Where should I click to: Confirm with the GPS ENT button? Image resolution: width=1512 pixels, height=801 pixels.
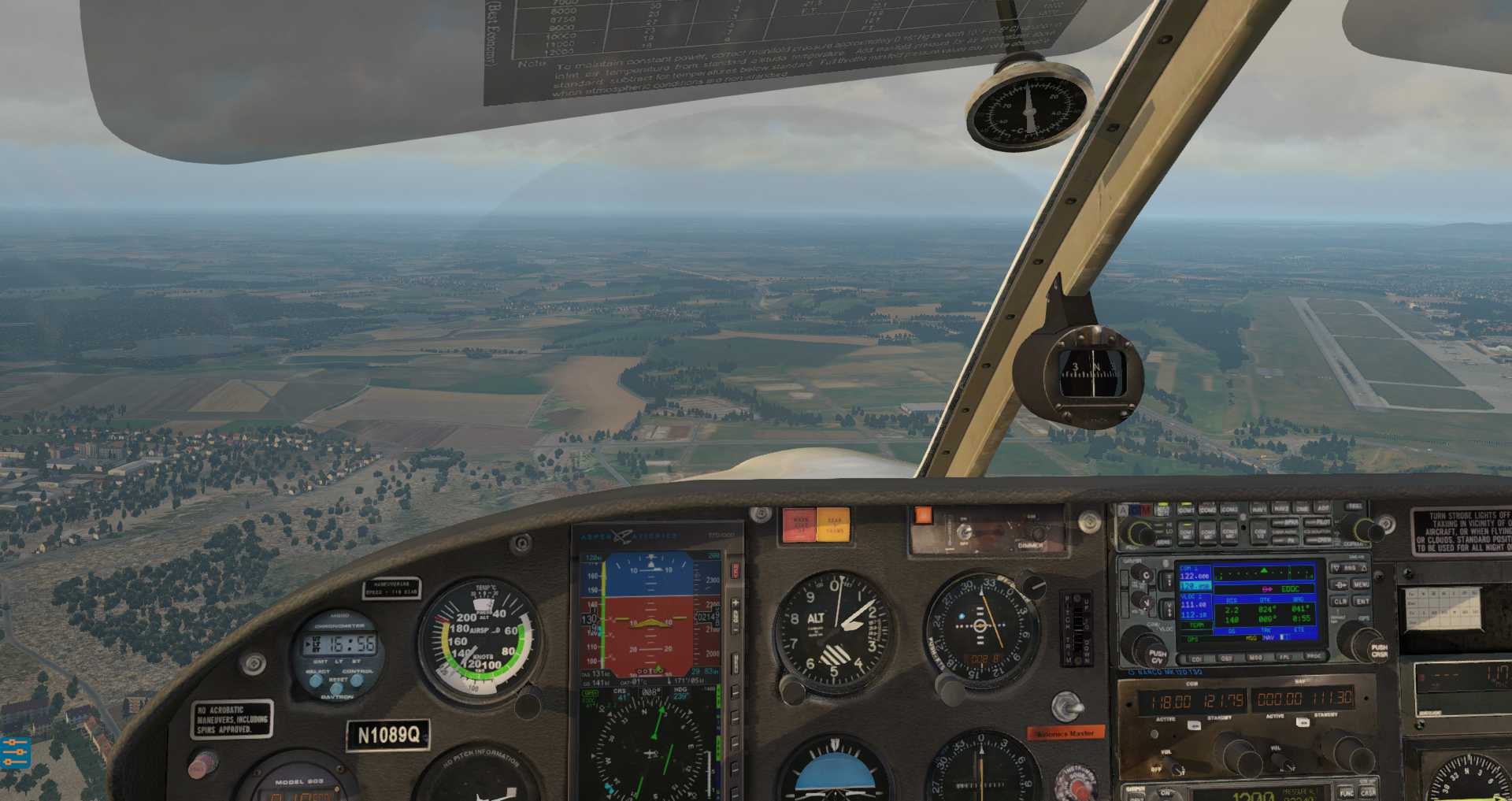click(1362, 602)
